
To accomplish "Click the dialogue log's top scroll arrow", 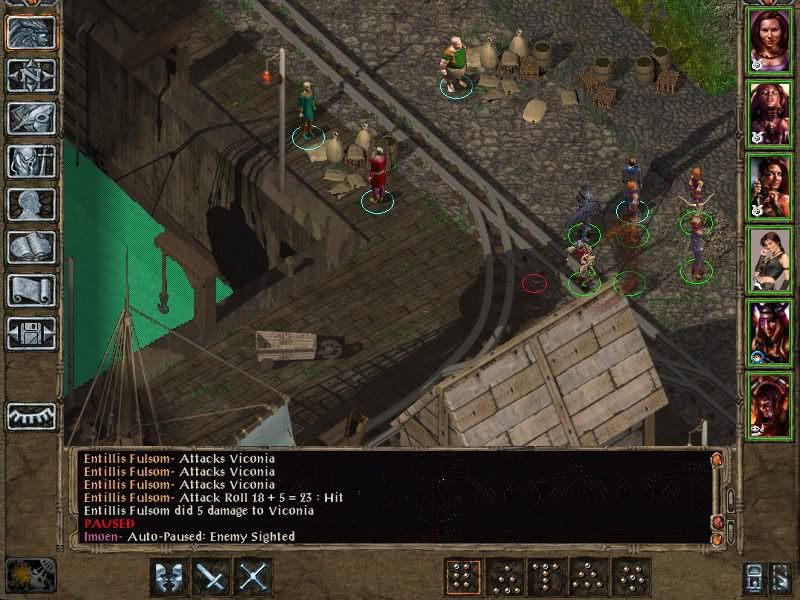I will coord(716,460).
